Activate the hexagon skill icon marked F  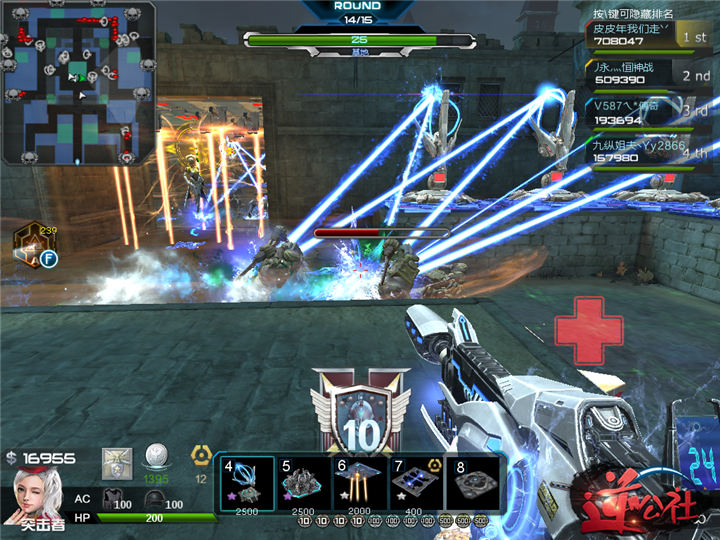(33, 245)
